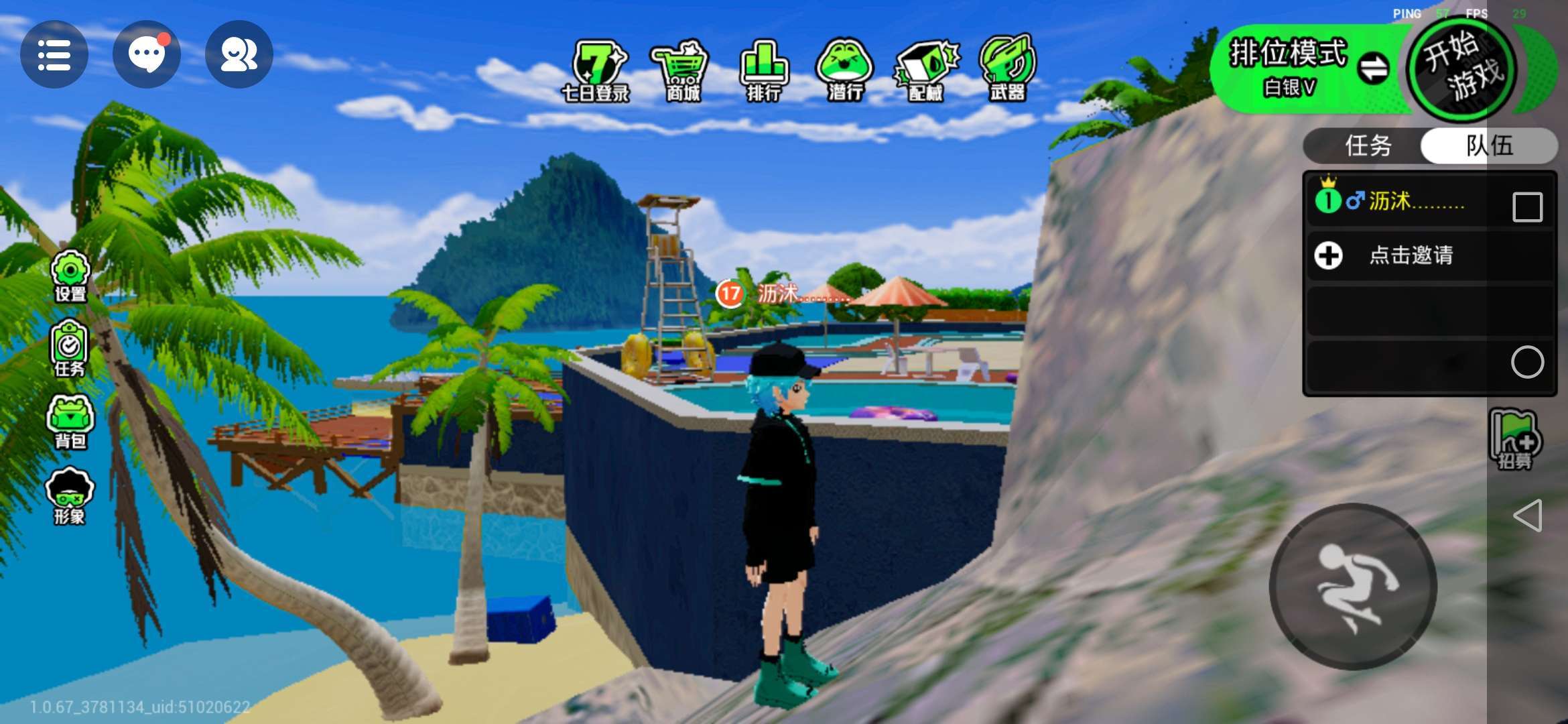Tap the jump action button
This screenshot has width=1568, height=724.
coord(1352,587)
